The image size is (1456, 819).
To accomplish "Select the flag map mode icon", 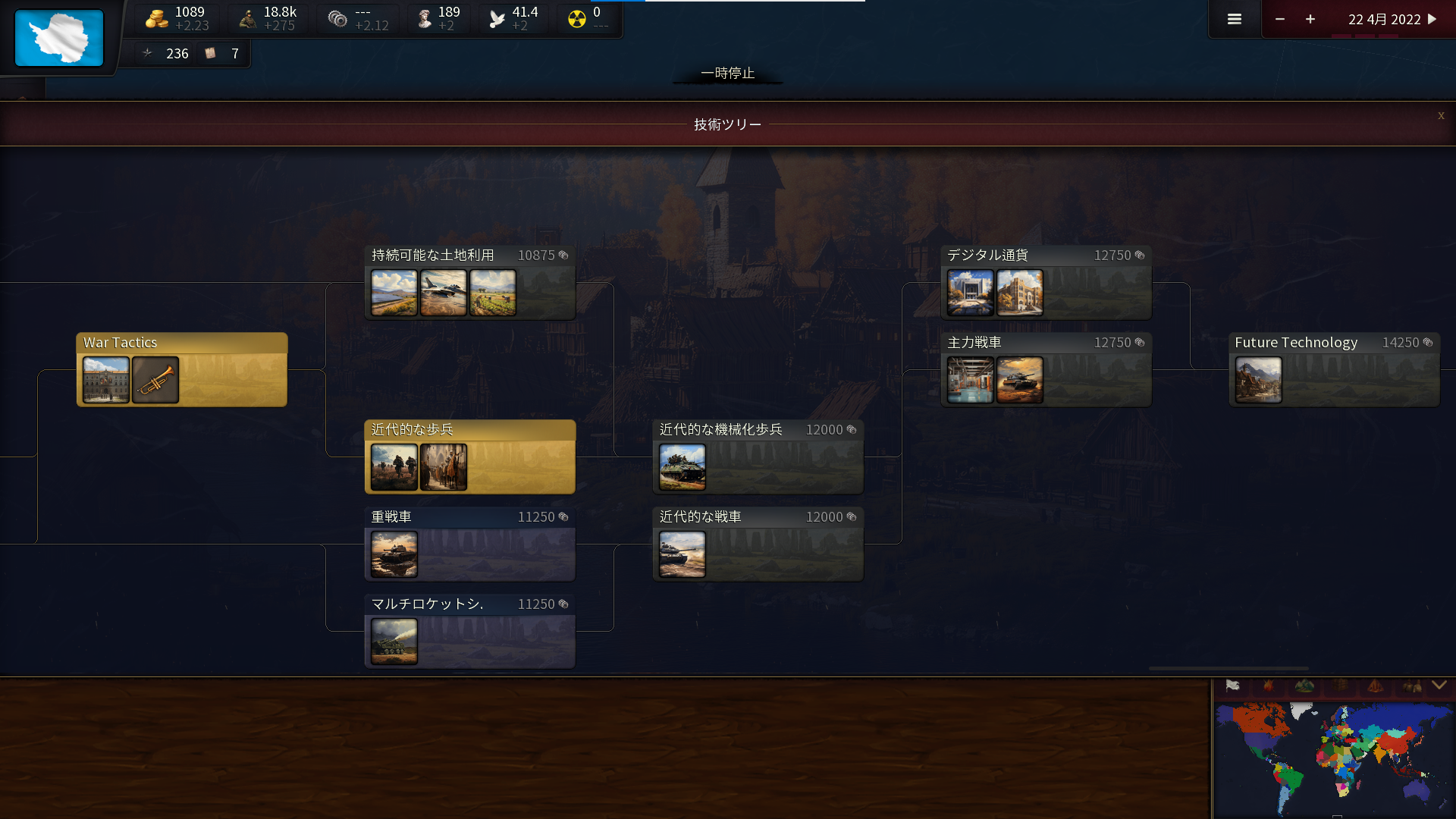I will point(1233,686).
